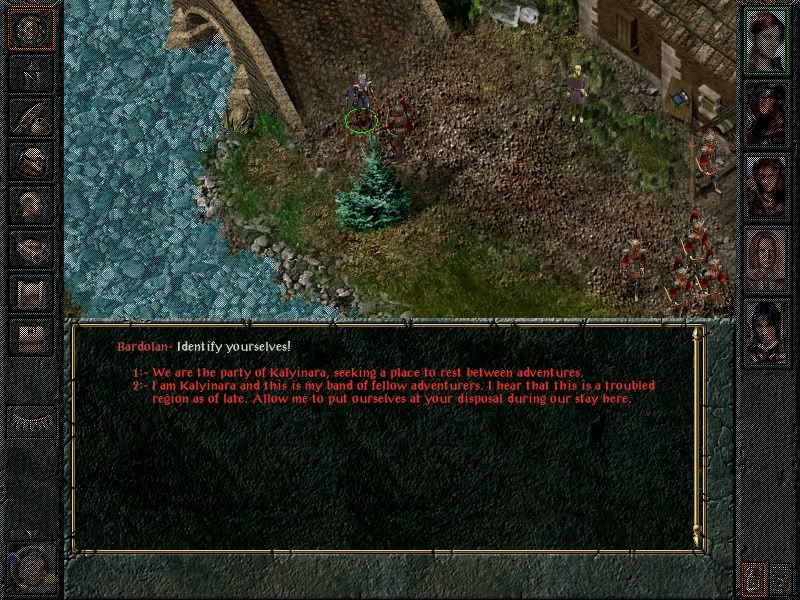The image size is (800, 600).
Task: Select the pale red-haired character portrait
Action: click(x=768, y=260)
